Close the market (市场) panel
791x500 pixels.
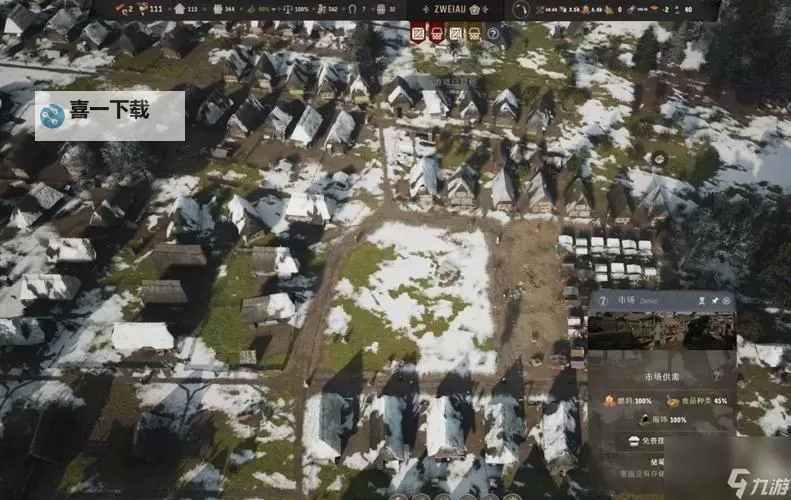pos(727,300)
